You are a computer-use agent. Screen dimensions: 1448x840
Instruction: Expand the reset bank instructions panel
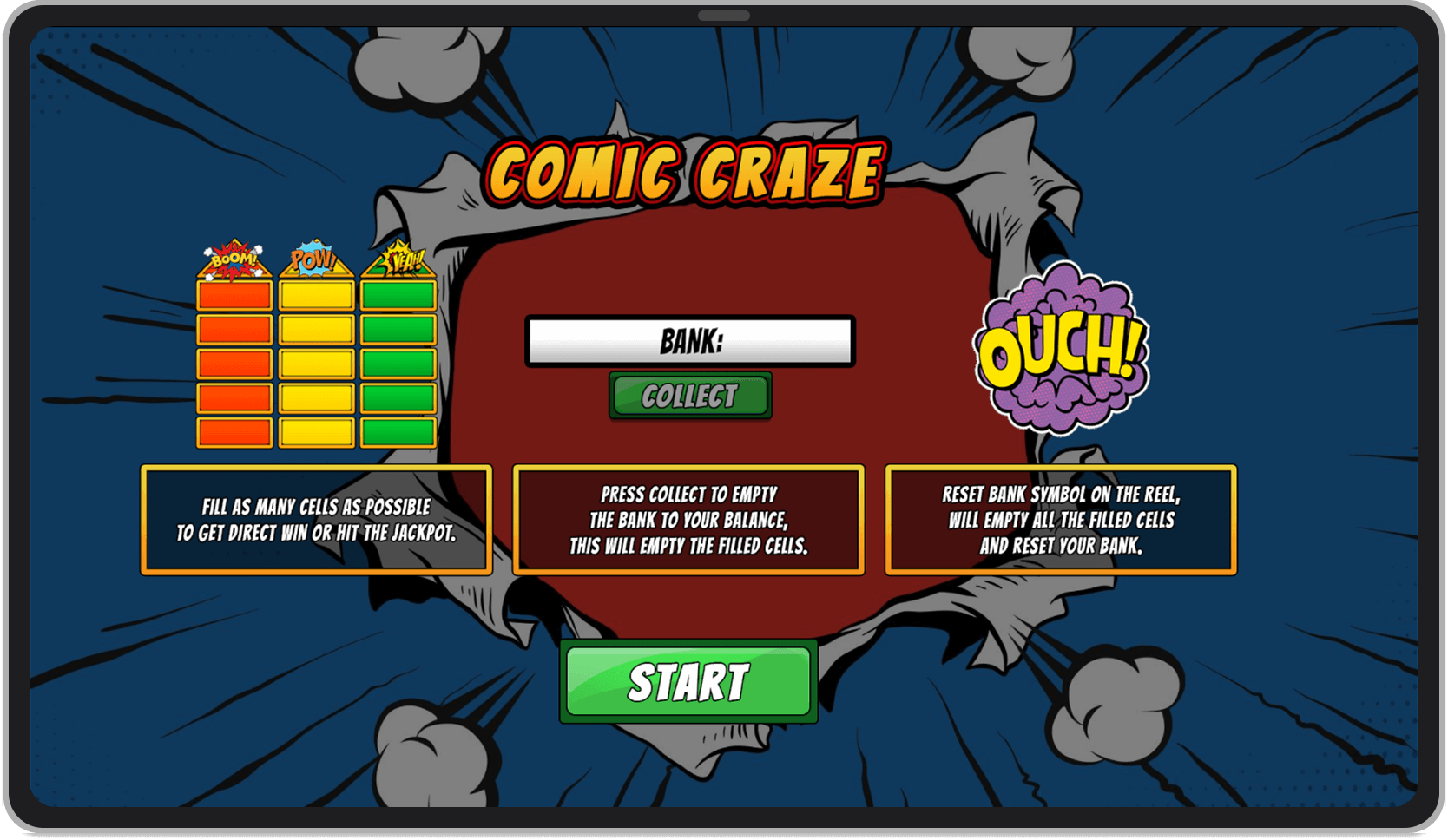click(1060, 521)
